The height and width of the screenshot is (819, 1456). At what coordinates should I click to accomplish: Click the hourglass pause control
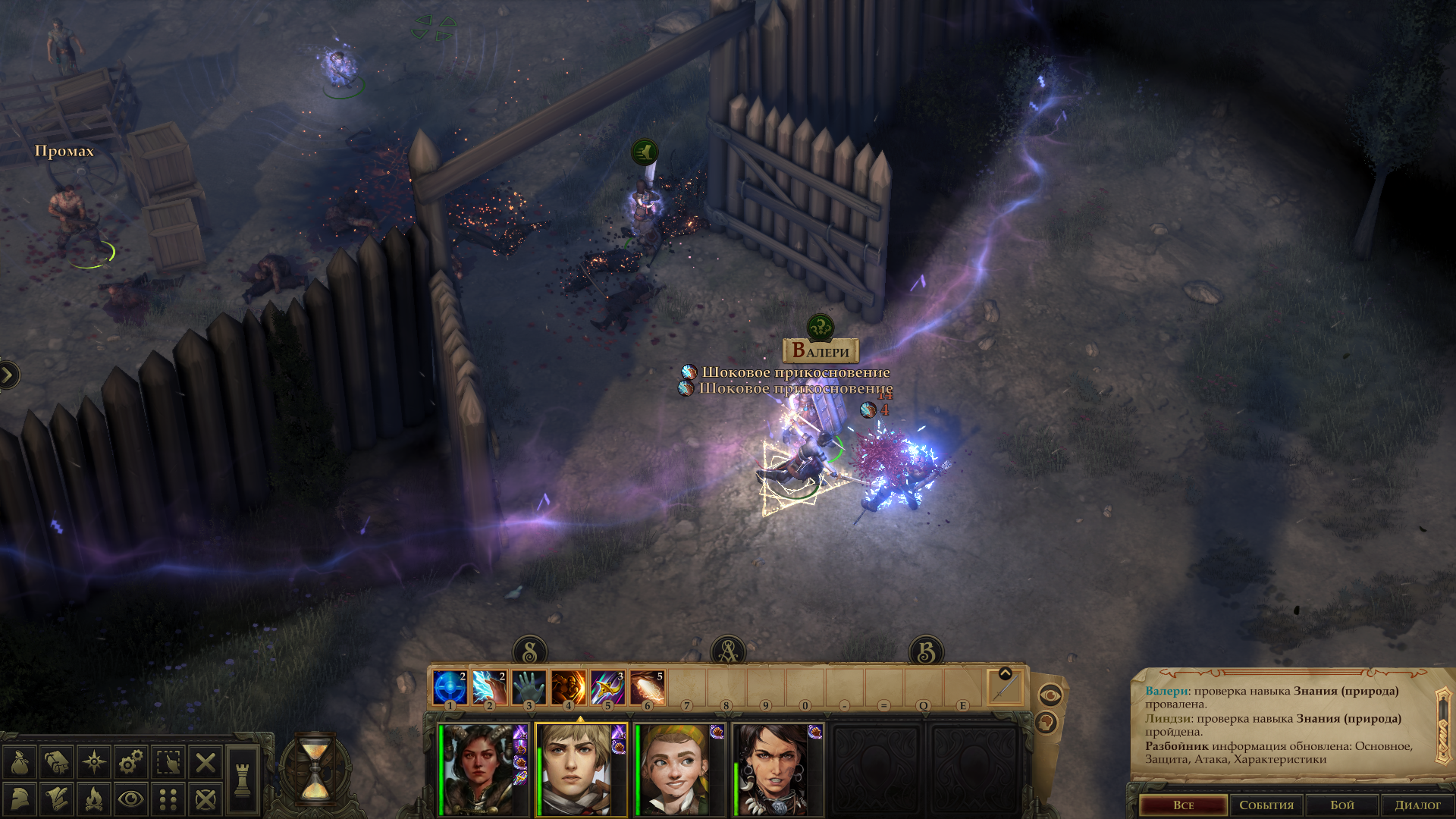click(x=315, y=770)
